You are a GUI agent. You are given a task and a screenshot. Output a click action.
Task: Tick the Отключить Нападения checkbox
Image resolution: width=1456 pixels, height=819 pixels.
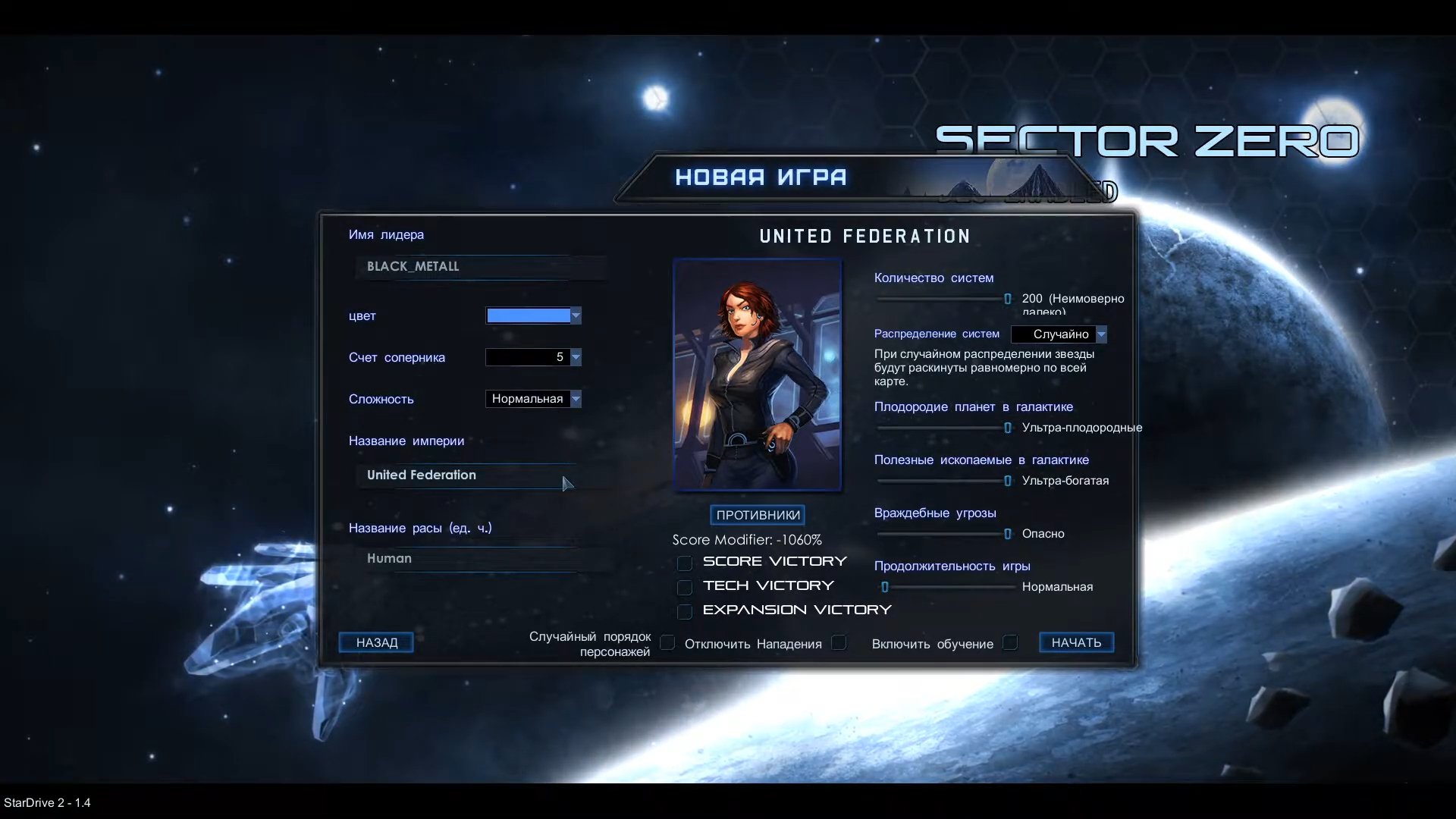coord(839,643)
